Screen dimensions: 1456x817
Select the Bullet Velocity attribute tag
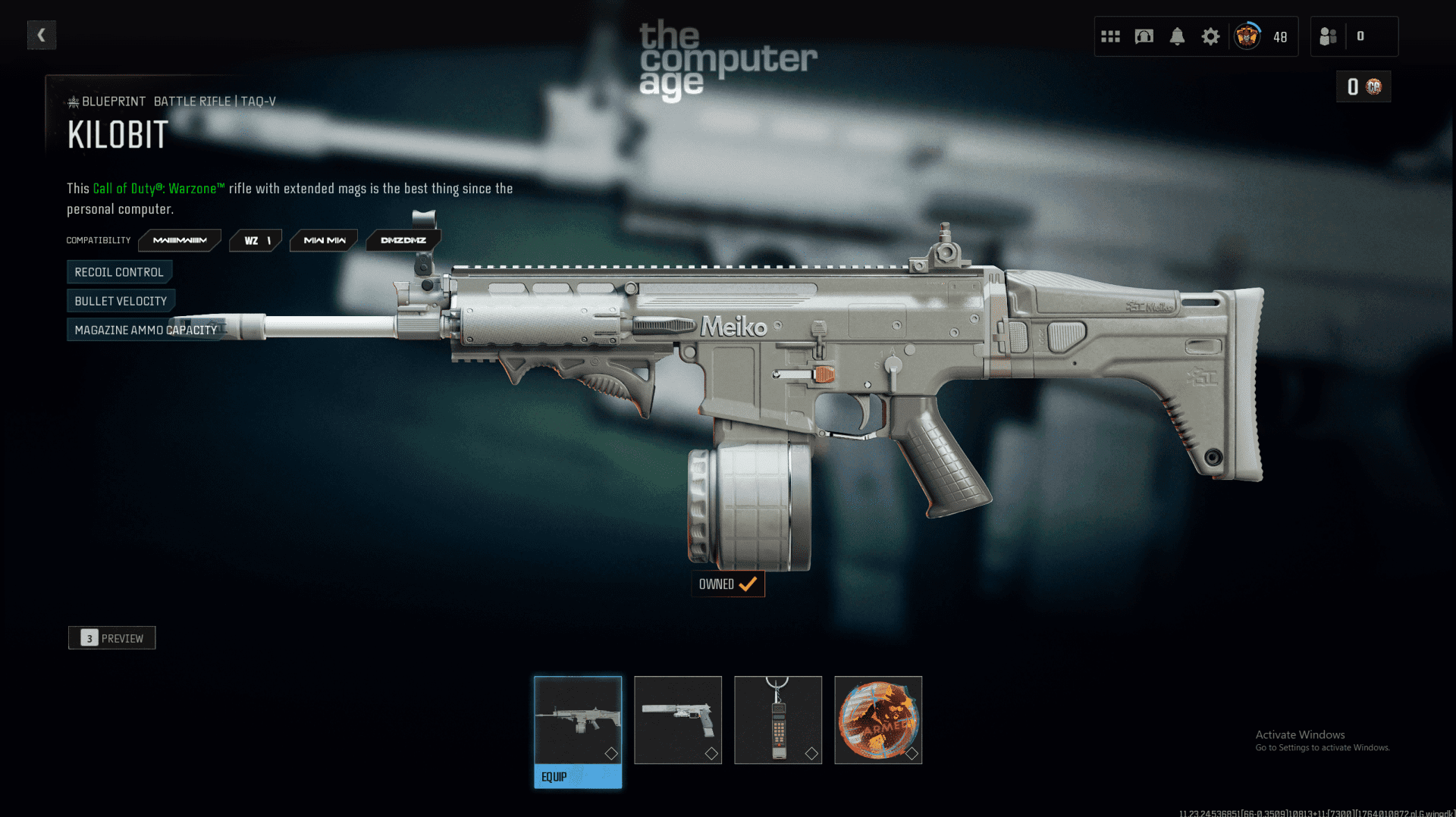click(x=121, y=301)
